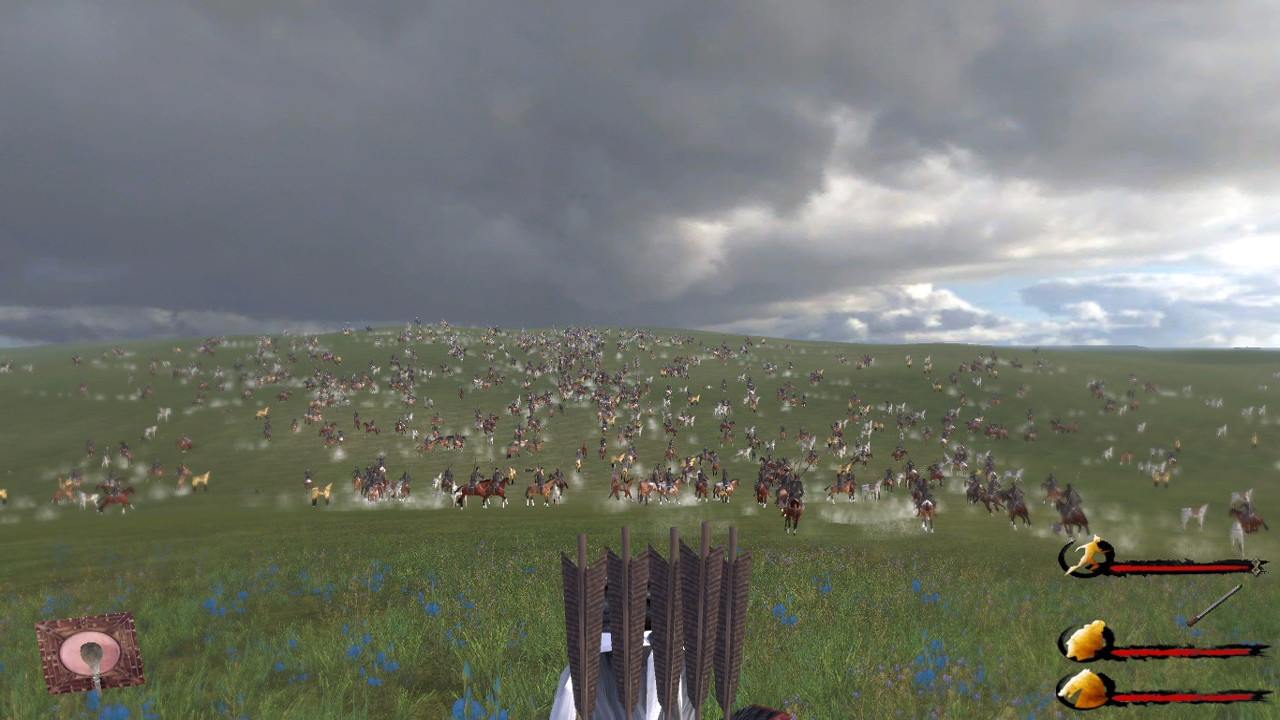
Task: Click the diamond marker ending the health bar
Action: pos(1257,565)
